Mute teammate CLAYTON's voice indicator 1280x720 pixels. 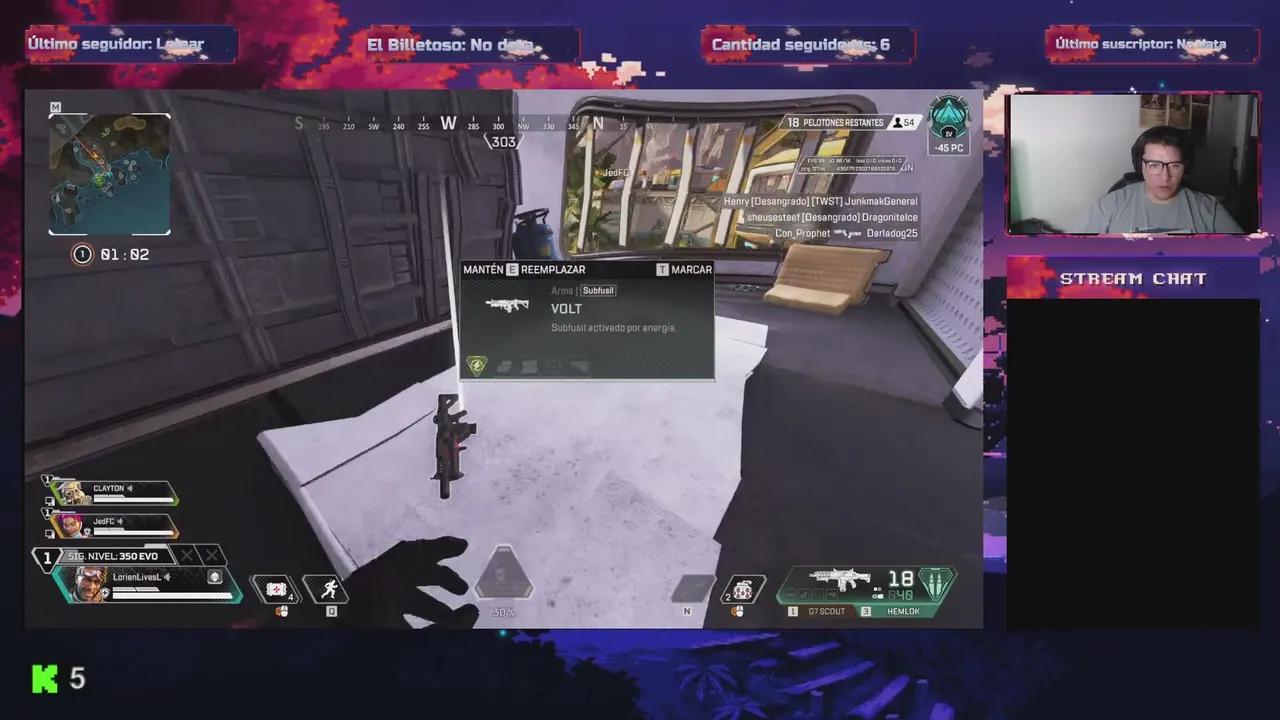tap(130, 488)
